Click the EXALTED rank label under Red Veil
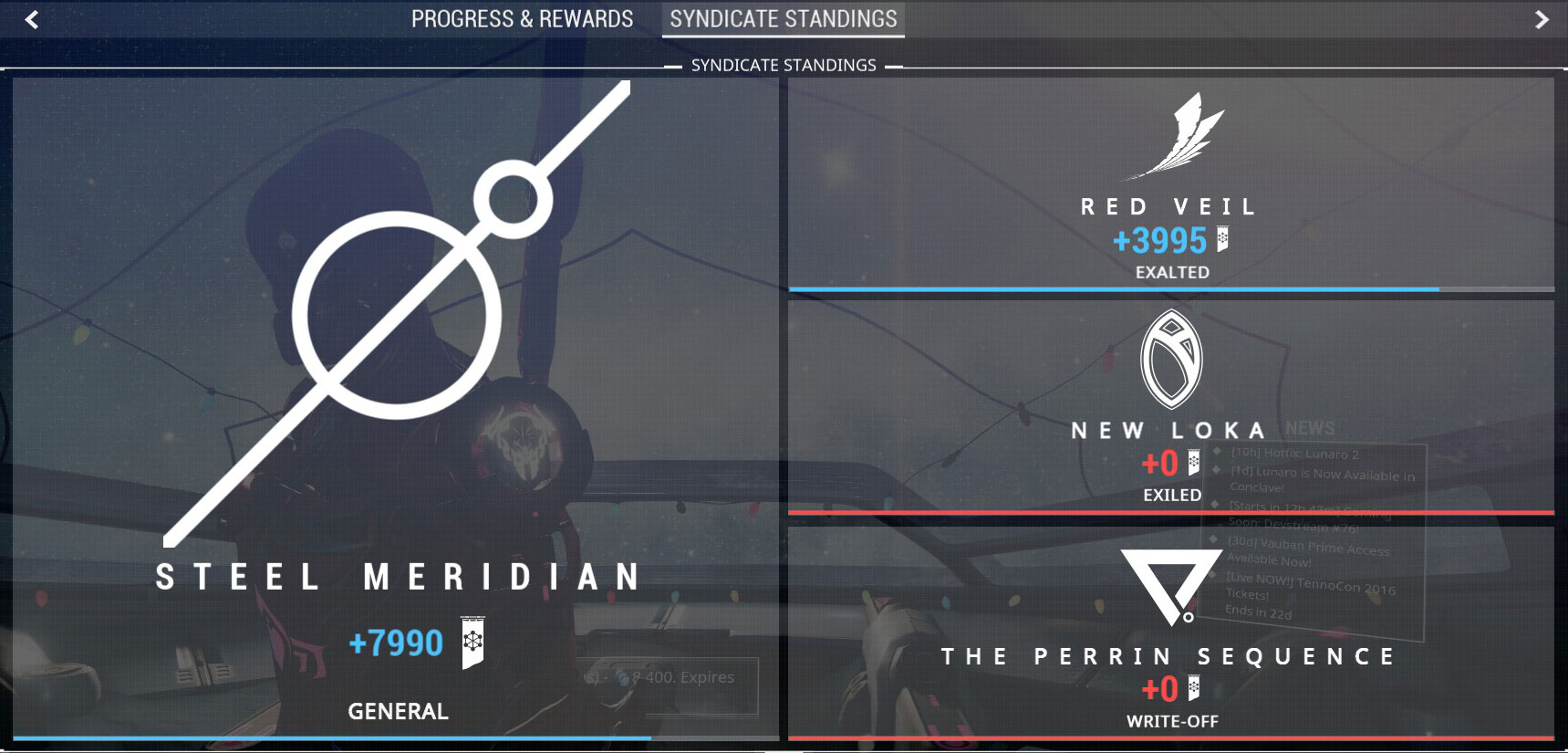 pyautogui.click(x=1170, y=271)
